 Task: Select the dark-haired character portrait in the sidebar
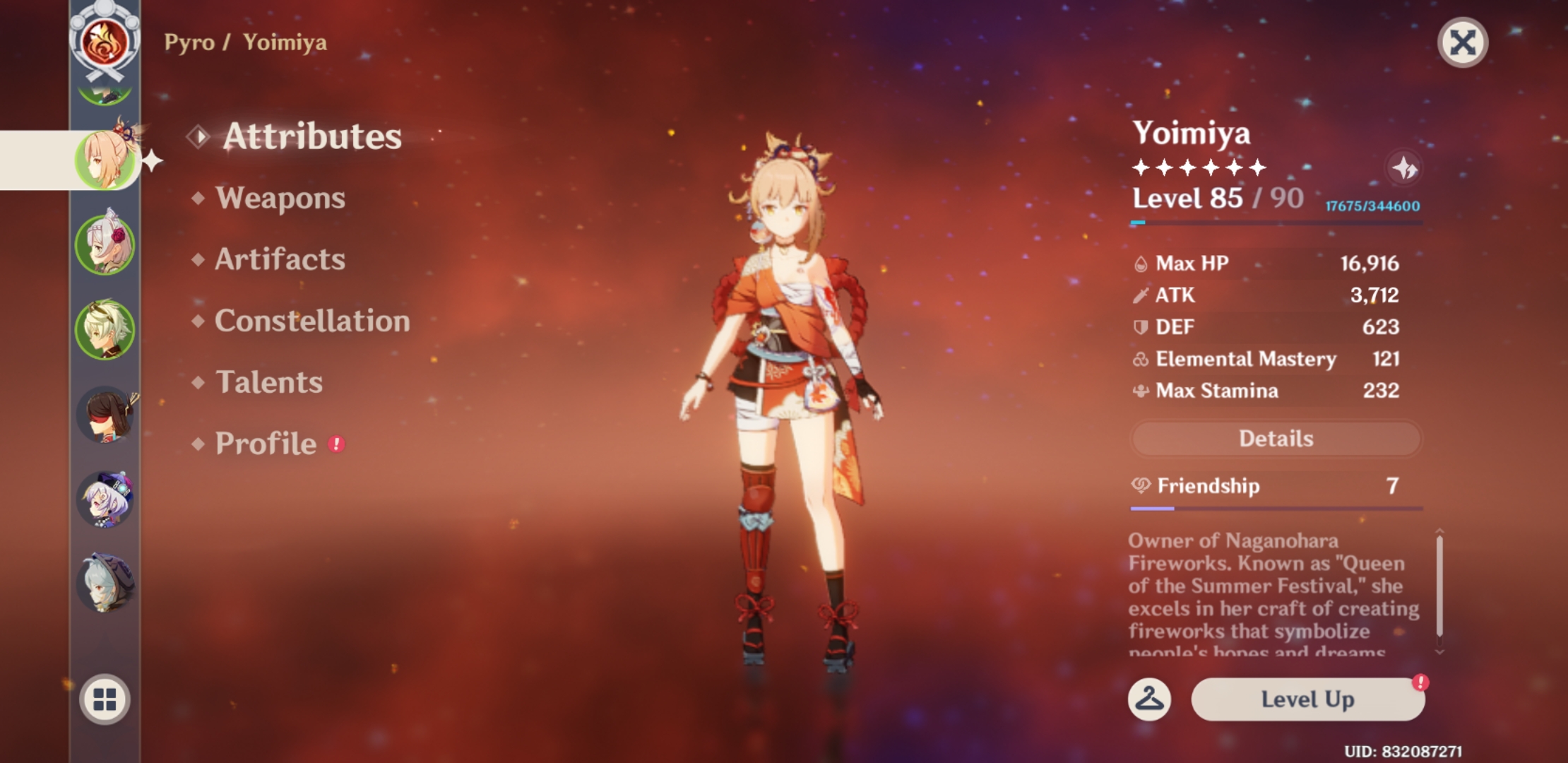click(x=105, y=413)
